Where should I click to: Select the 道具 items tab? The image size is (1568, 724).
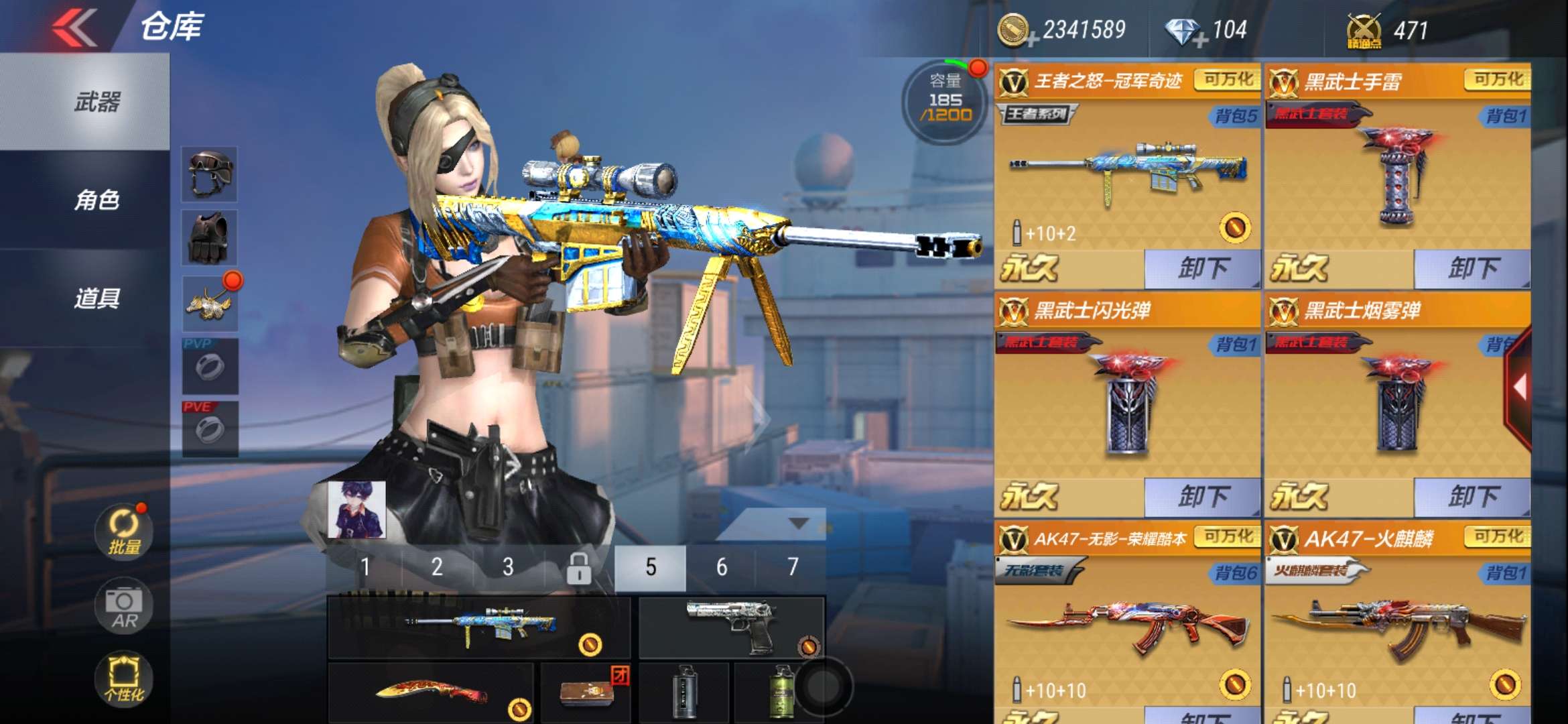coord(97,298)
